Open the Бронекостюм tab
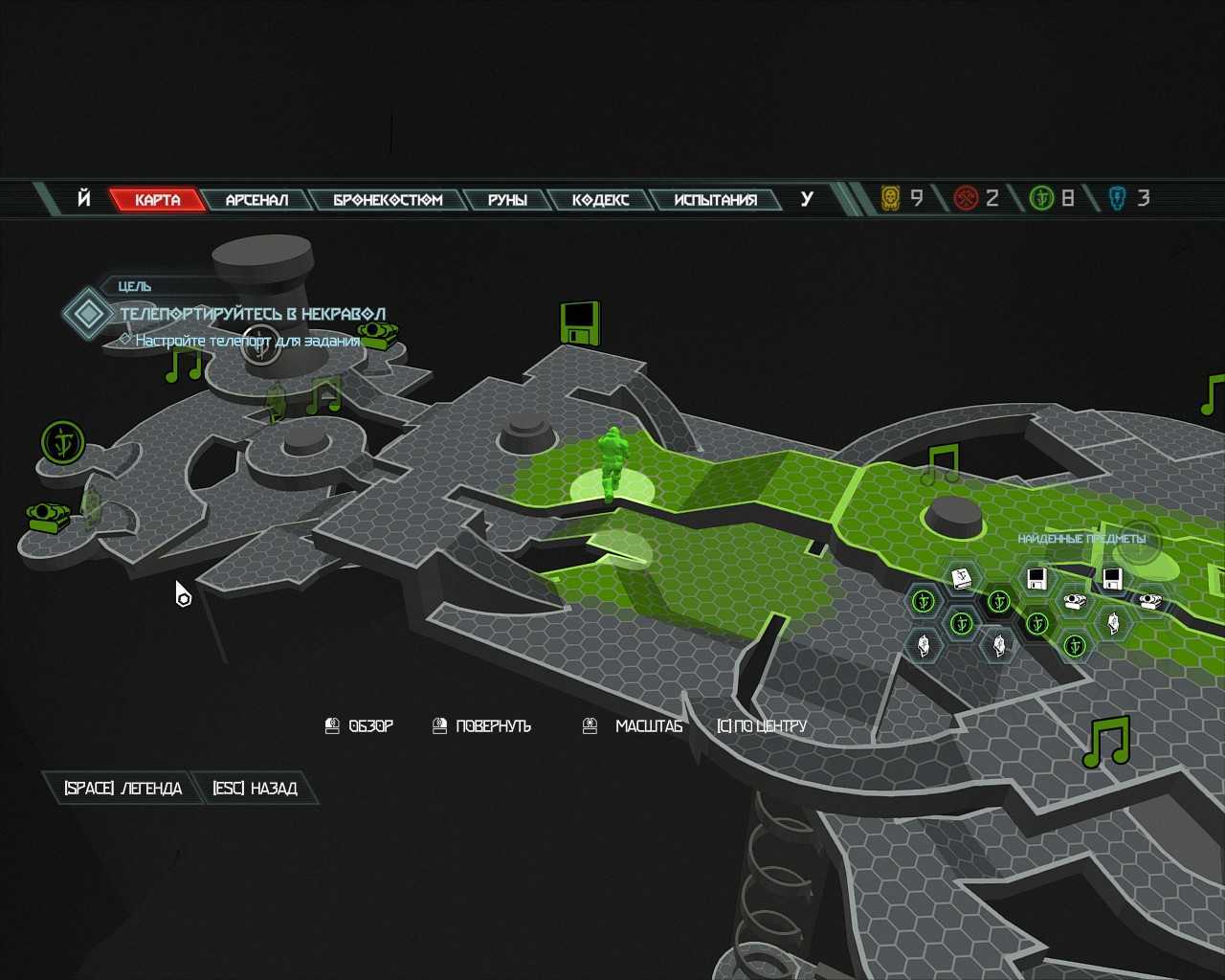The width and height of the screenshot is (1225, 980). coord(388,199)
